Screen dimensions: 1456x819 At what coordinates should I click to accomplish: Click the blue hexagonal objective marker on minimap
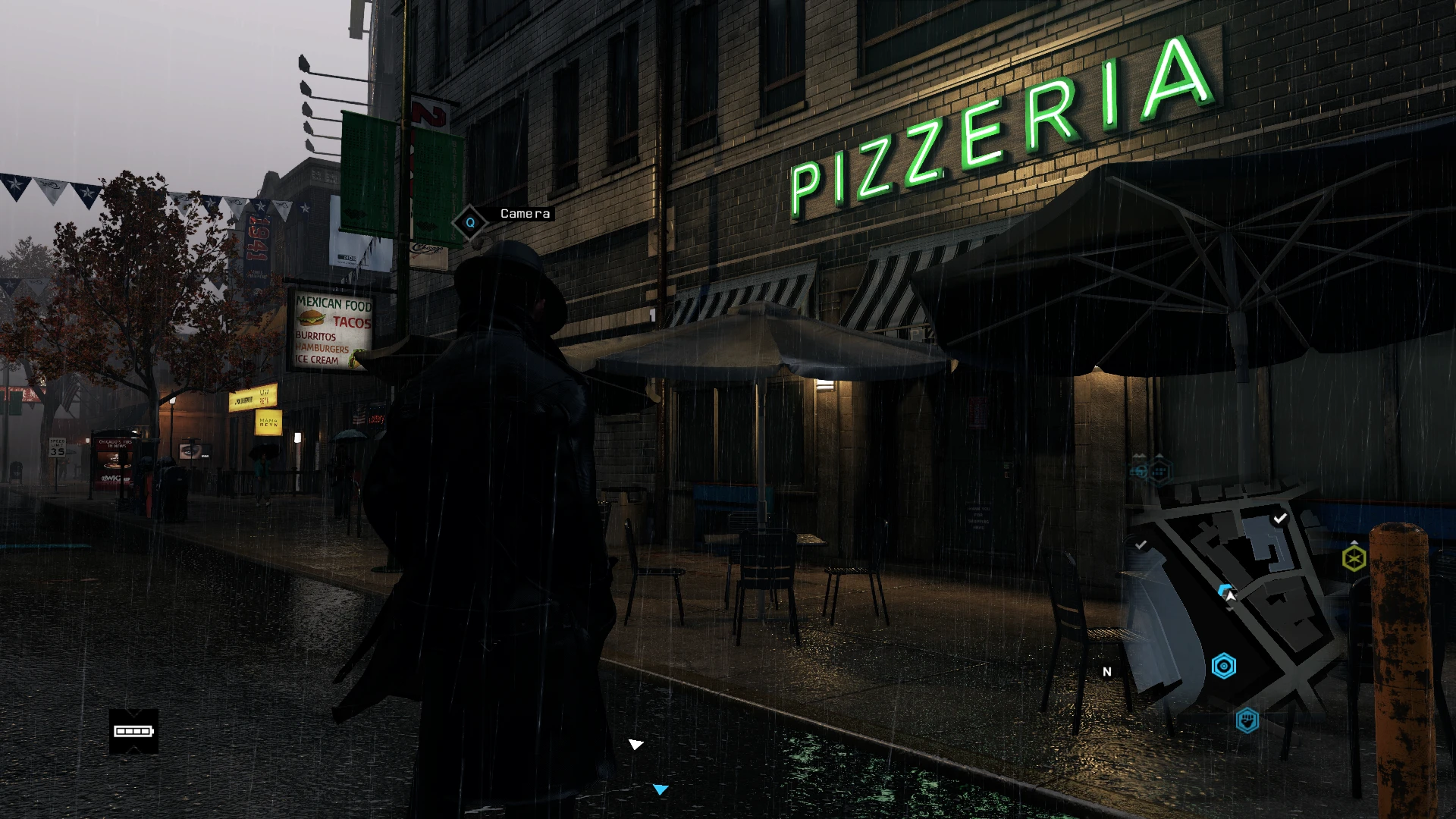click(x=1224, y=666)
